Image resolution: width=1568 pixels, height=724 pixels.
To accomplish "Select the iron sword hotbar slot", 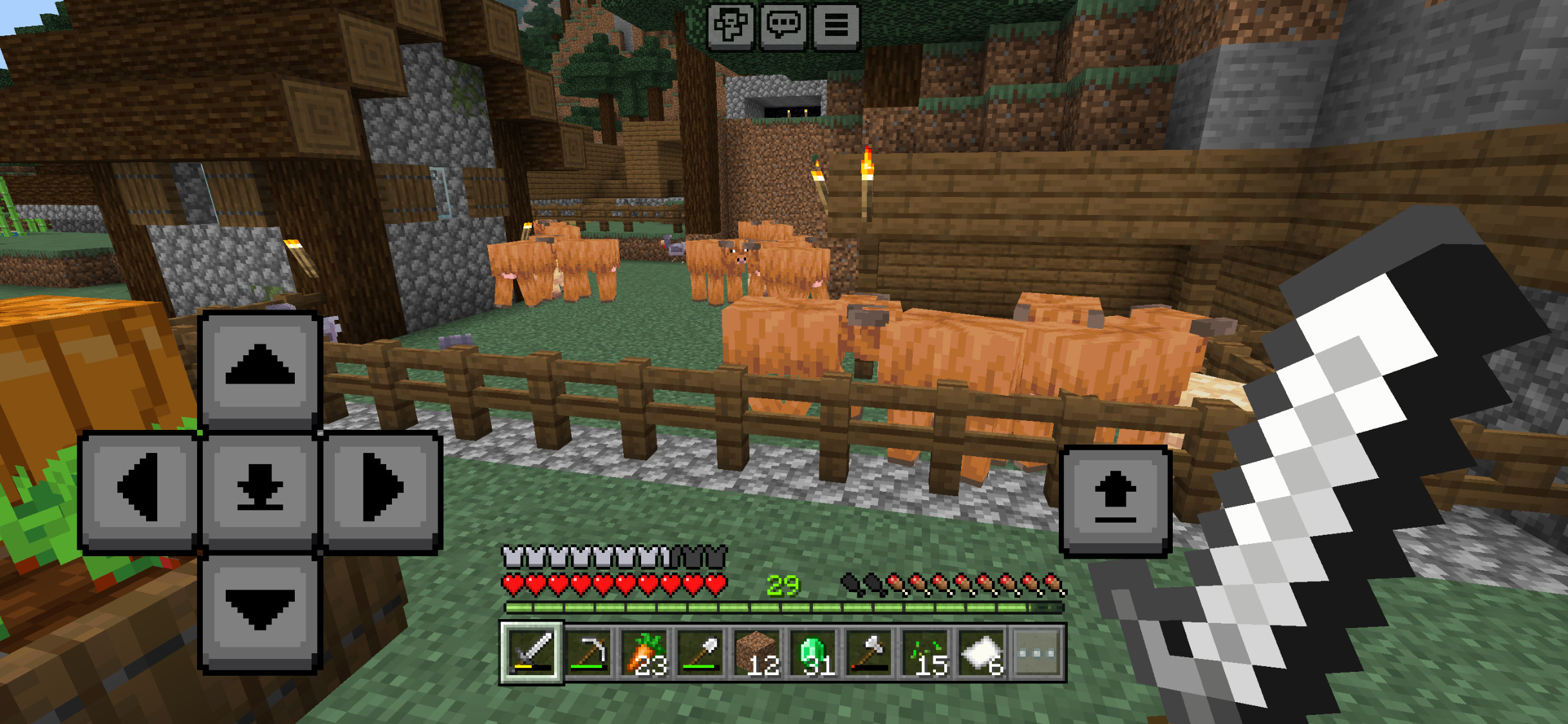I will point(532,653).
